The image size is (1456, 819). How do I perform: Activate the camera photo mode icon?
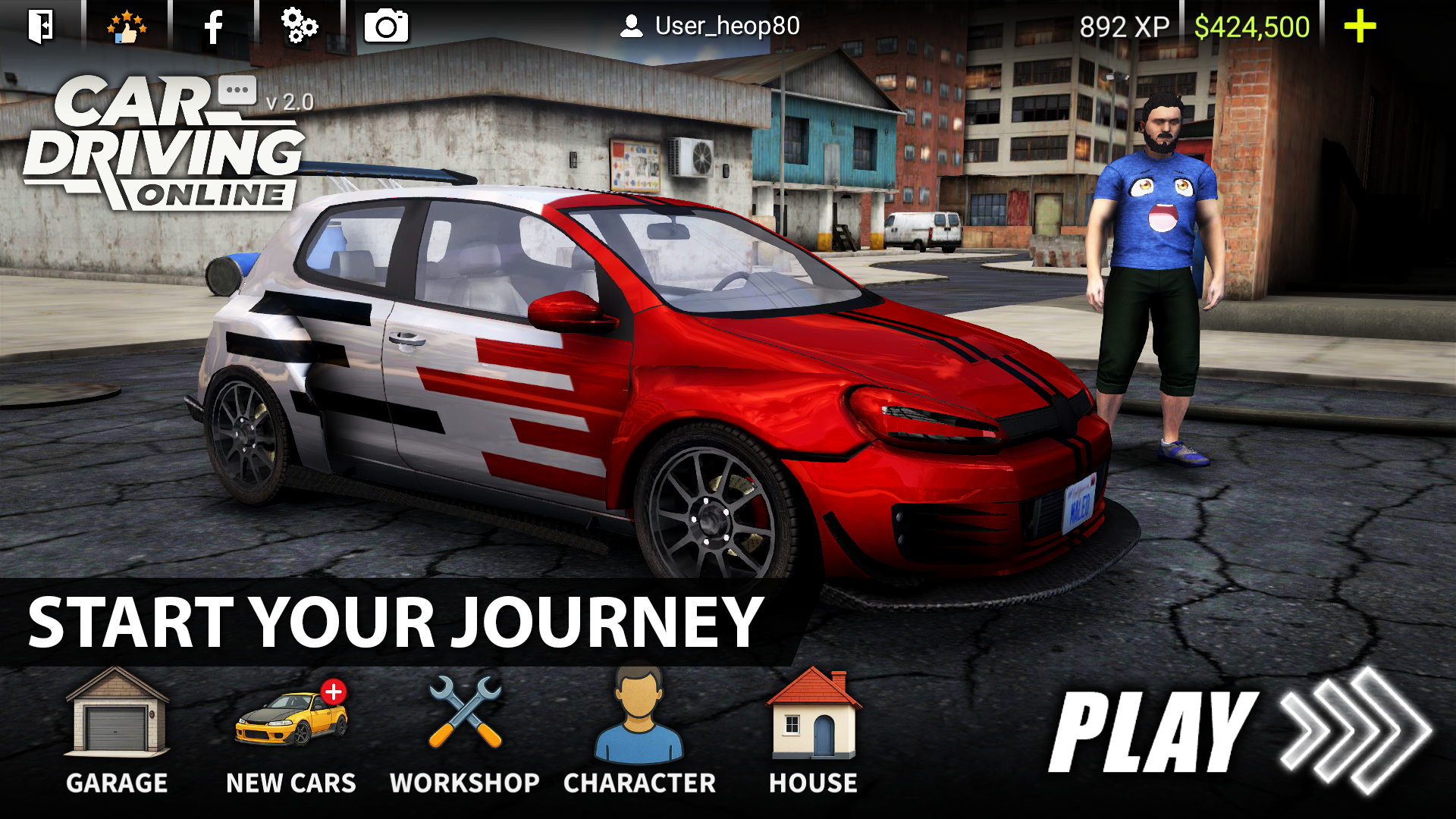point(386,27)
